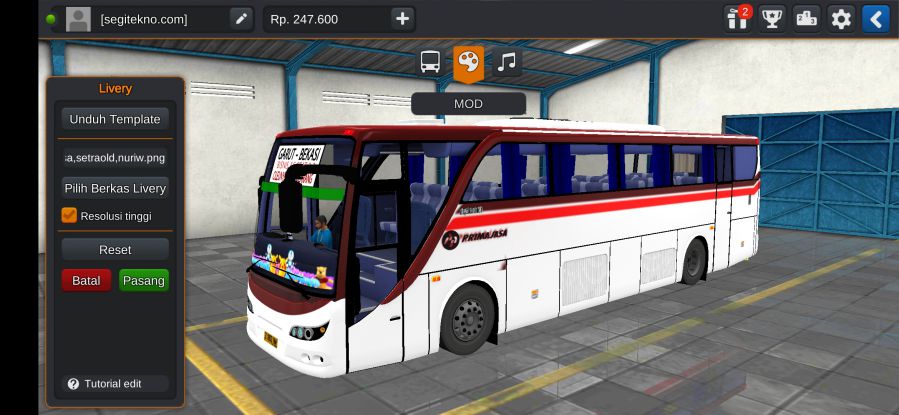Viewport: 899px width, 415px height.
Task: Open the music note horn tab
Action: [506, 62]
